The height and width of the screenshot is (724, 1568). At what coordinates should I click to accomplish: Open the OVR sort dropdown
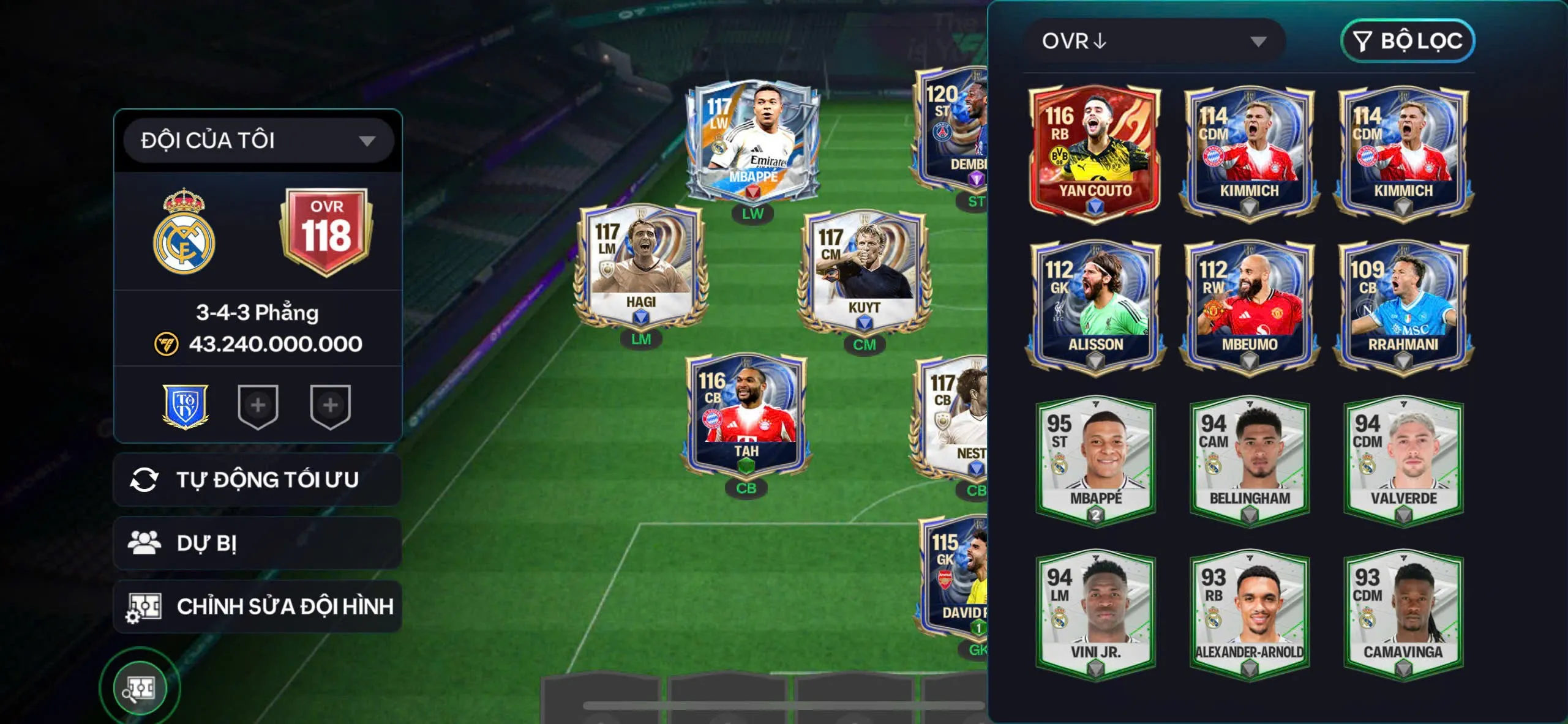[x=1154, y=41]
